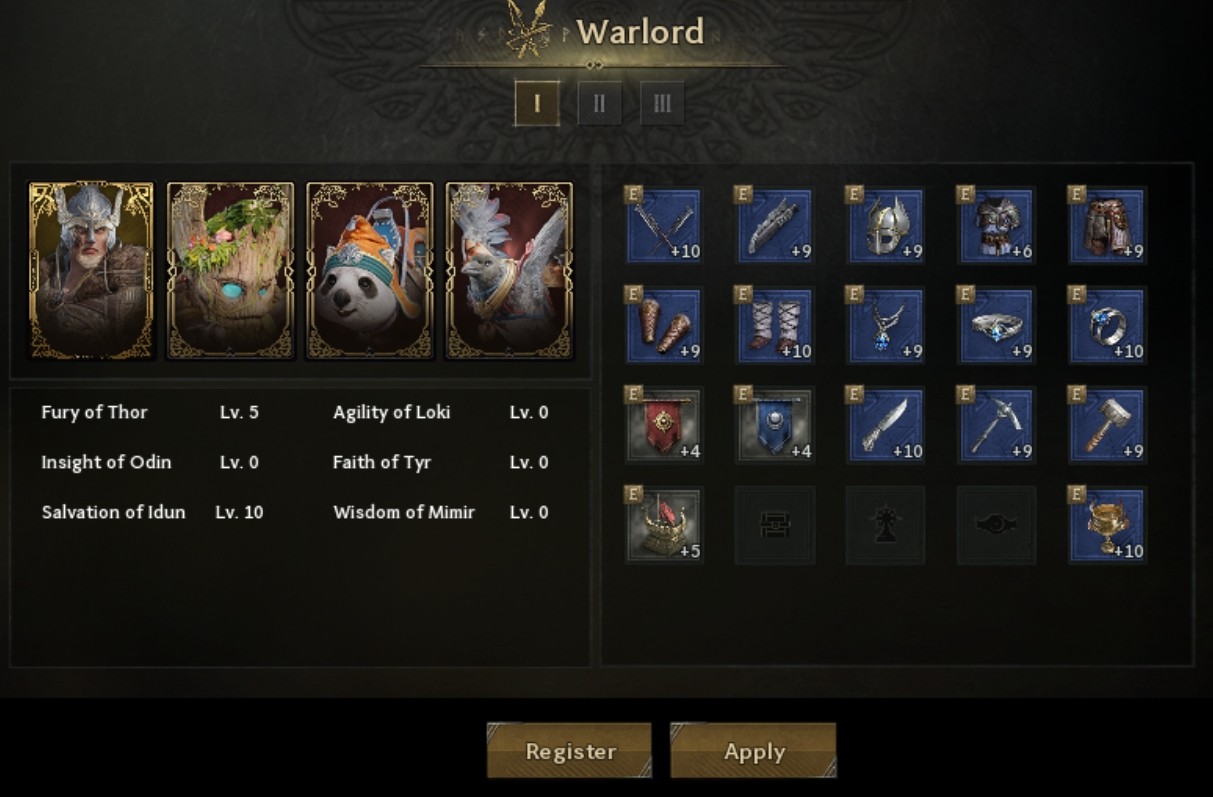Select the panda companion card
This screenshot has height=797, width=1213.
point(370,270)
